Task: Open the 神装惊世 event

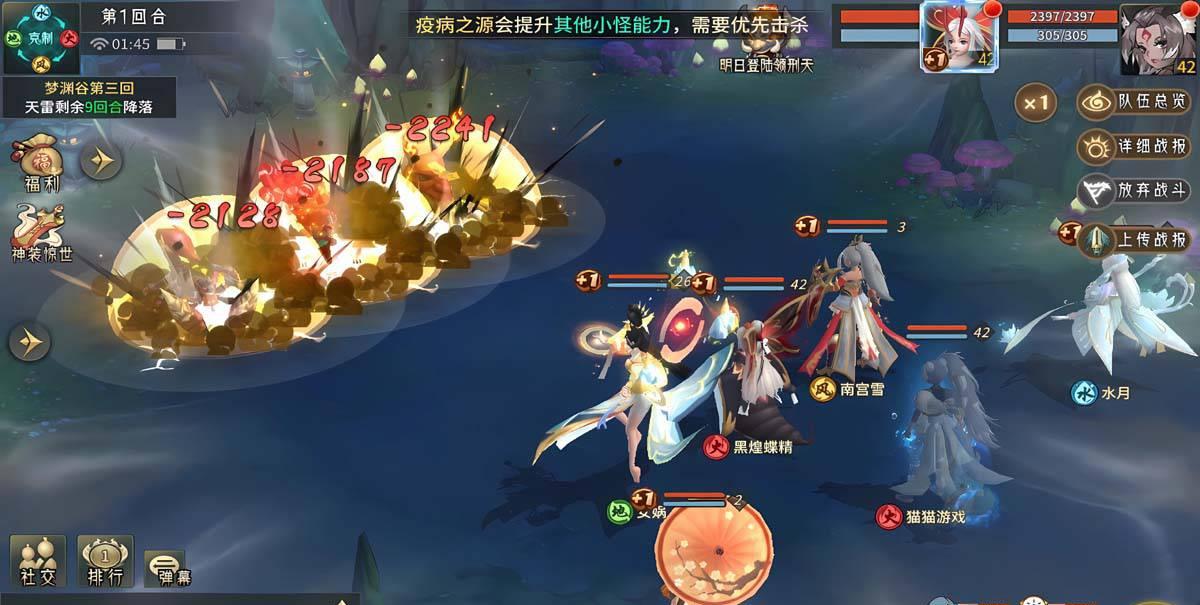Action: tap(40, 232)
